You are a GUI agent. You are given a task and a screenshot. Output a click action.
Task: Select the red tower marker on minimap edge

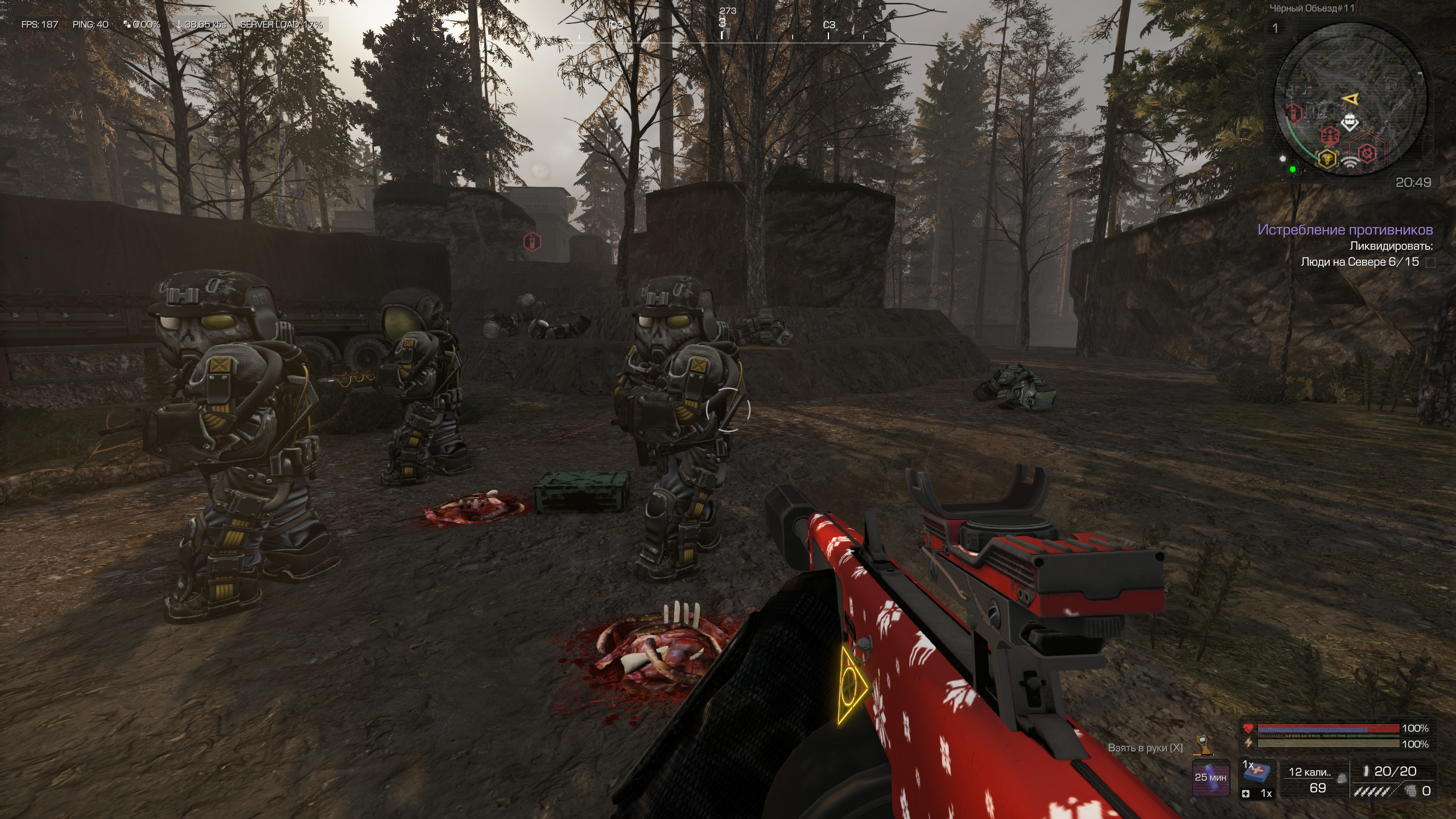pyautogui.click(x=1294, y=113)
